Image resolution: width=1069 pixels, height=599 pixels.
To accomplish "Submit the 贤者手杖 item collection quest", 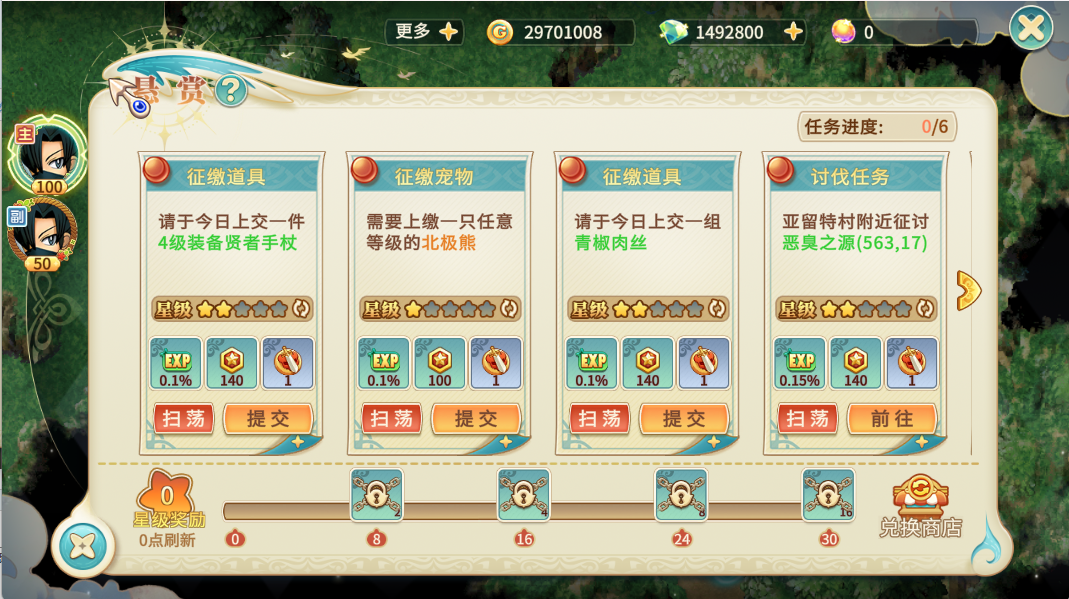I will coord(267,419).
